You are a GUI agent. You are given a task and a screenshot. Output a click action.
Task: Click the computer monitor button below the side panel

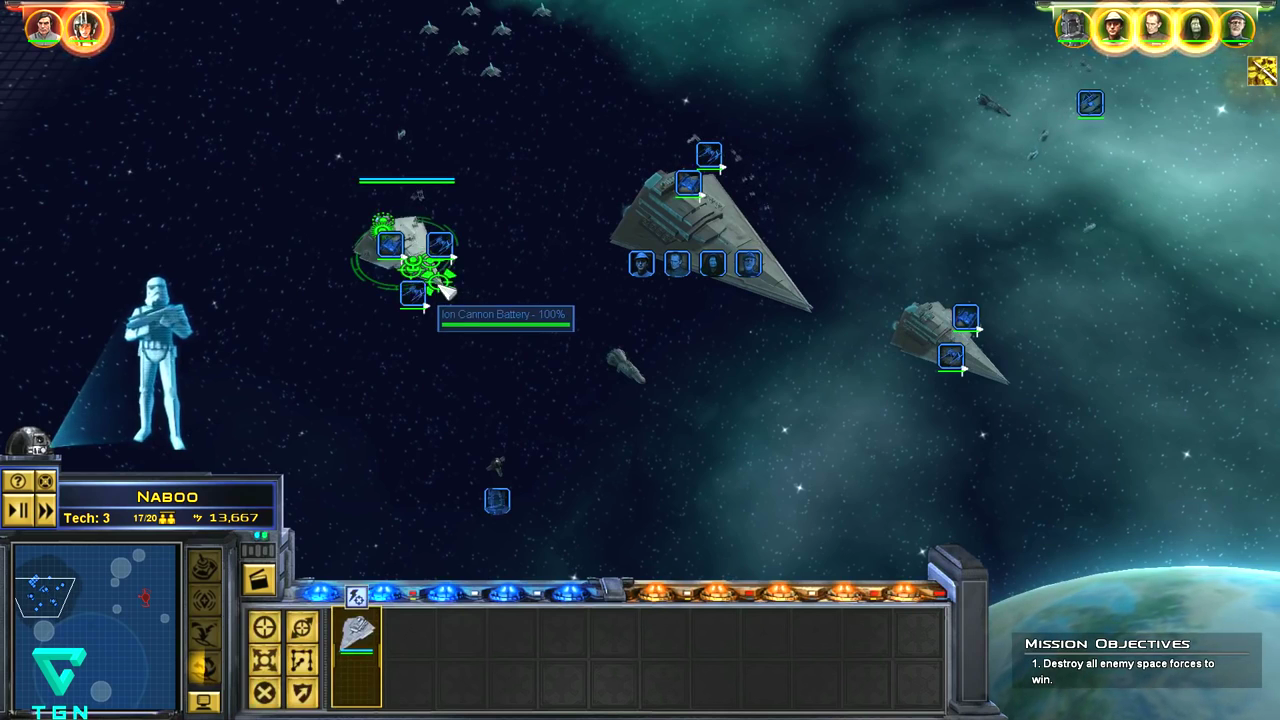click(x=204, y=702)
